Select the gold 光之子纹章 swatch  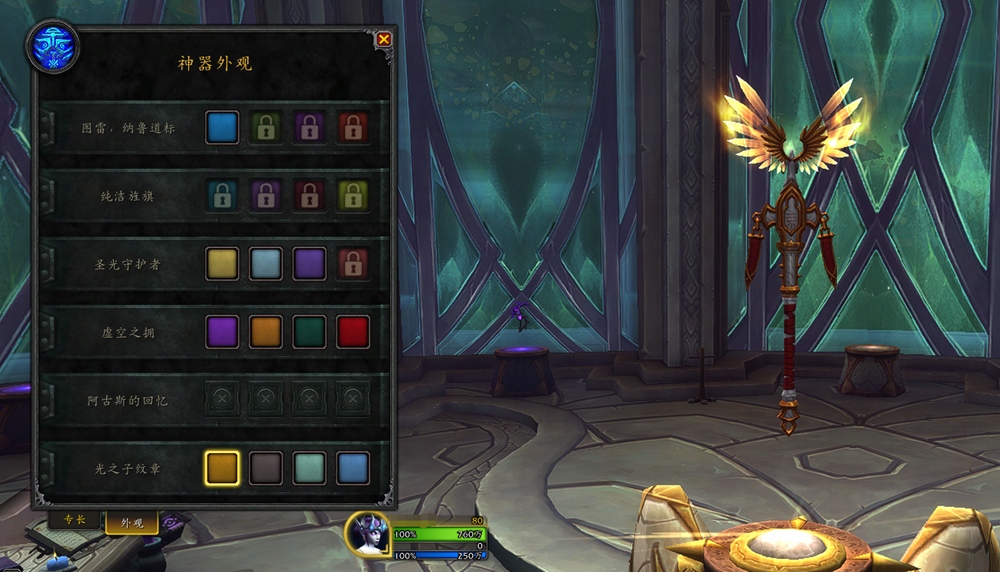pos(222,468)
